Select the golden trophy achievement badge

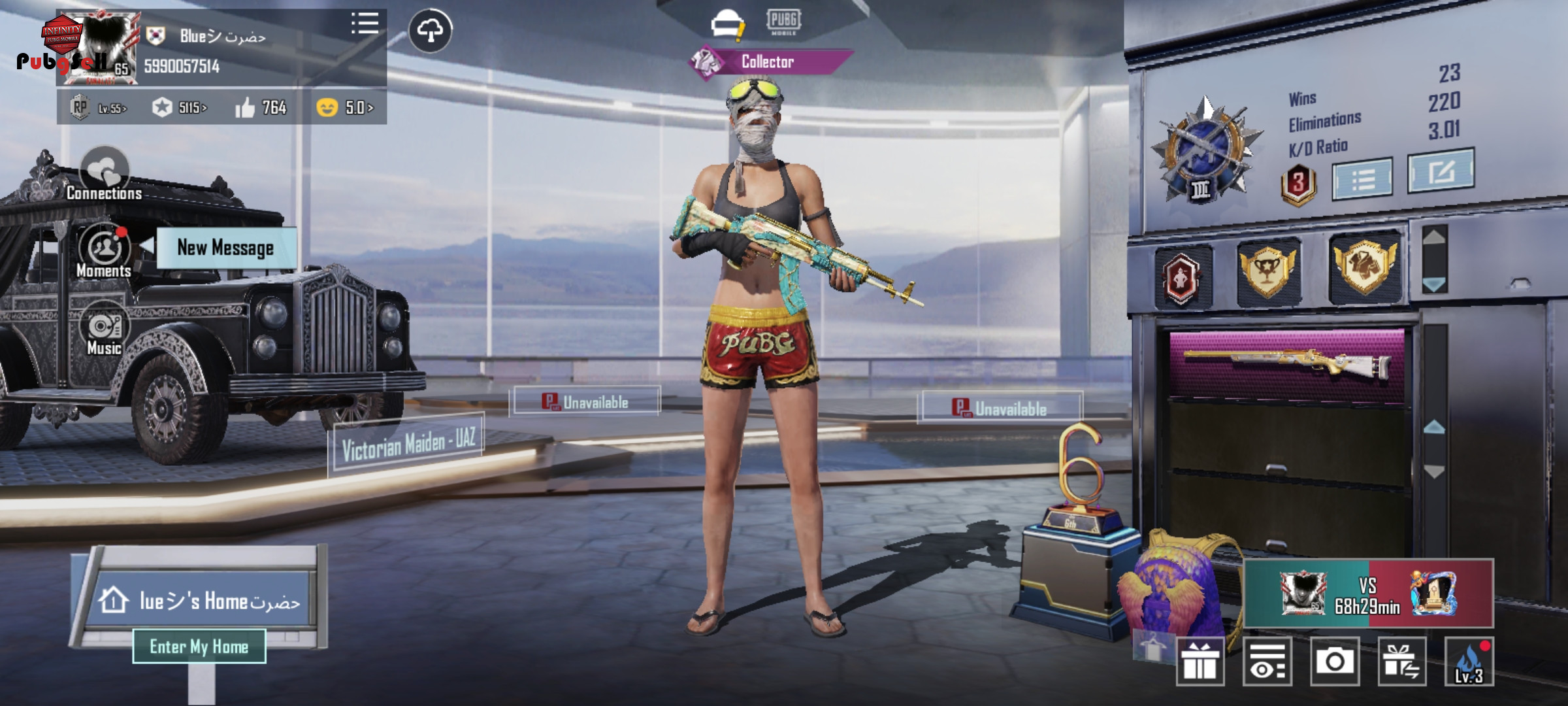click(1266, 271)
